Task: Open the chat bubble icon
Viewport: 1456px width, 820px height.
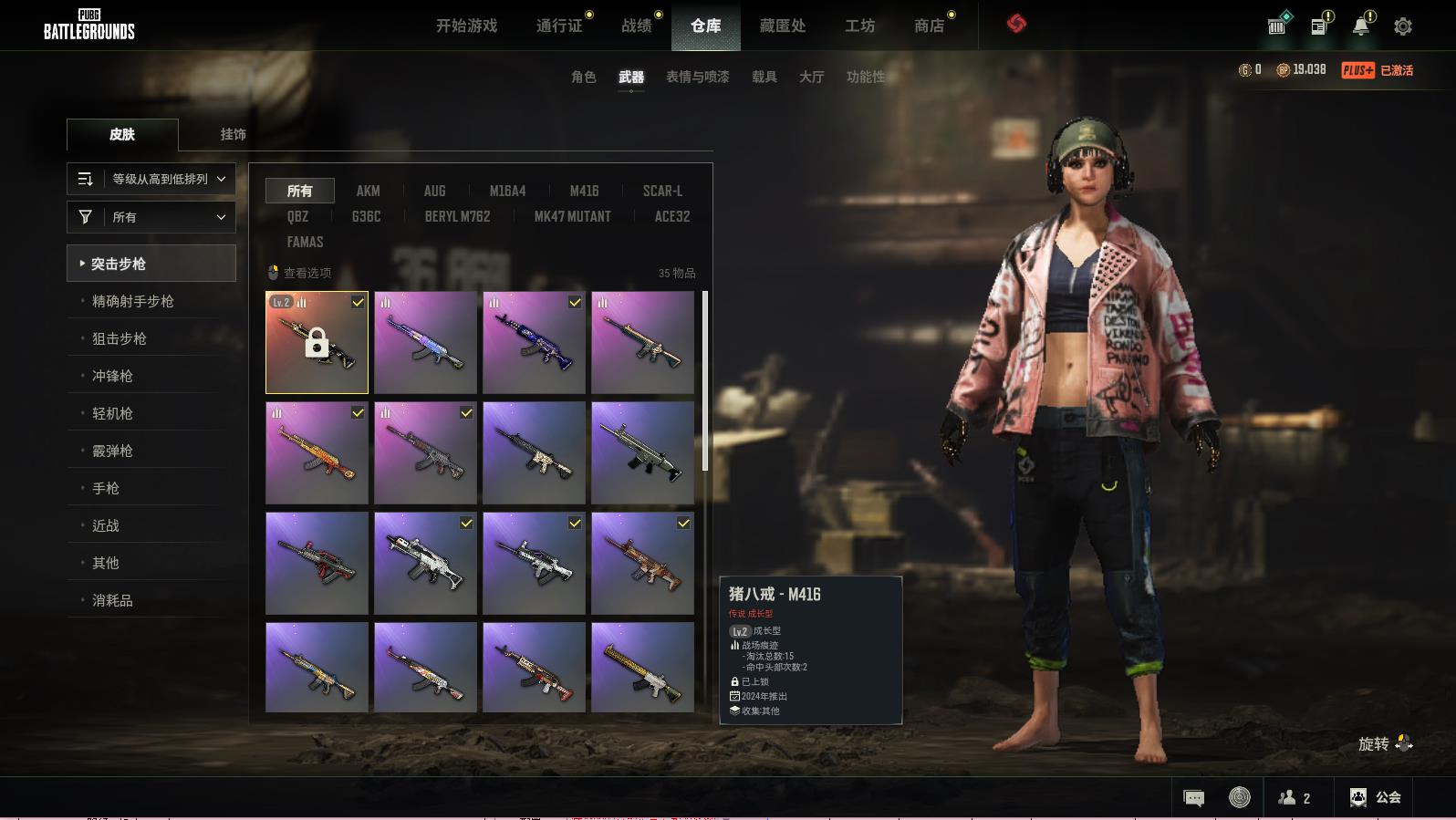Action: click(x=1193, y=798)
